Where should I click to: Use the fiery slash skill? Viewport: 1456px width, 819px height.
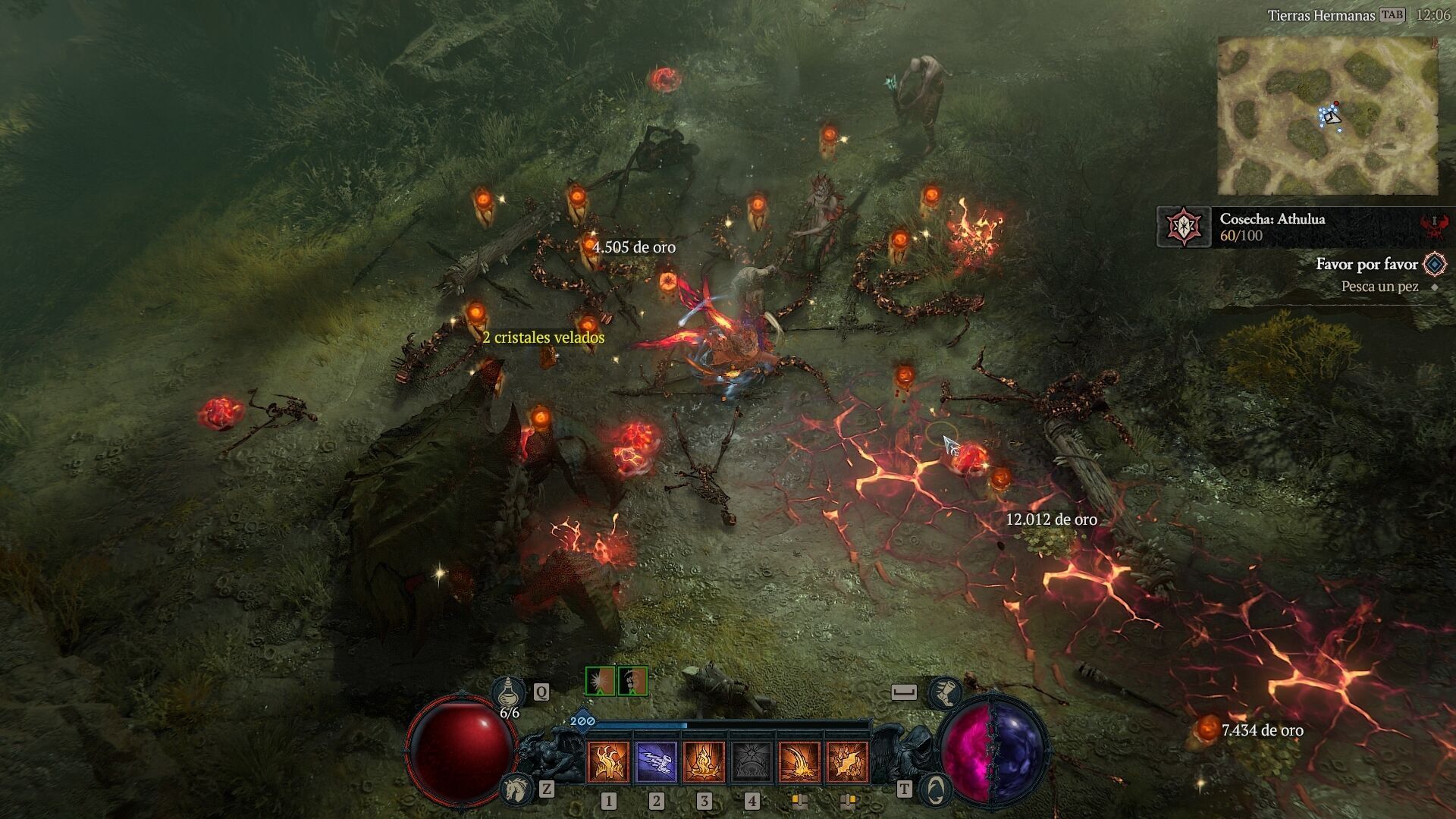799,762
